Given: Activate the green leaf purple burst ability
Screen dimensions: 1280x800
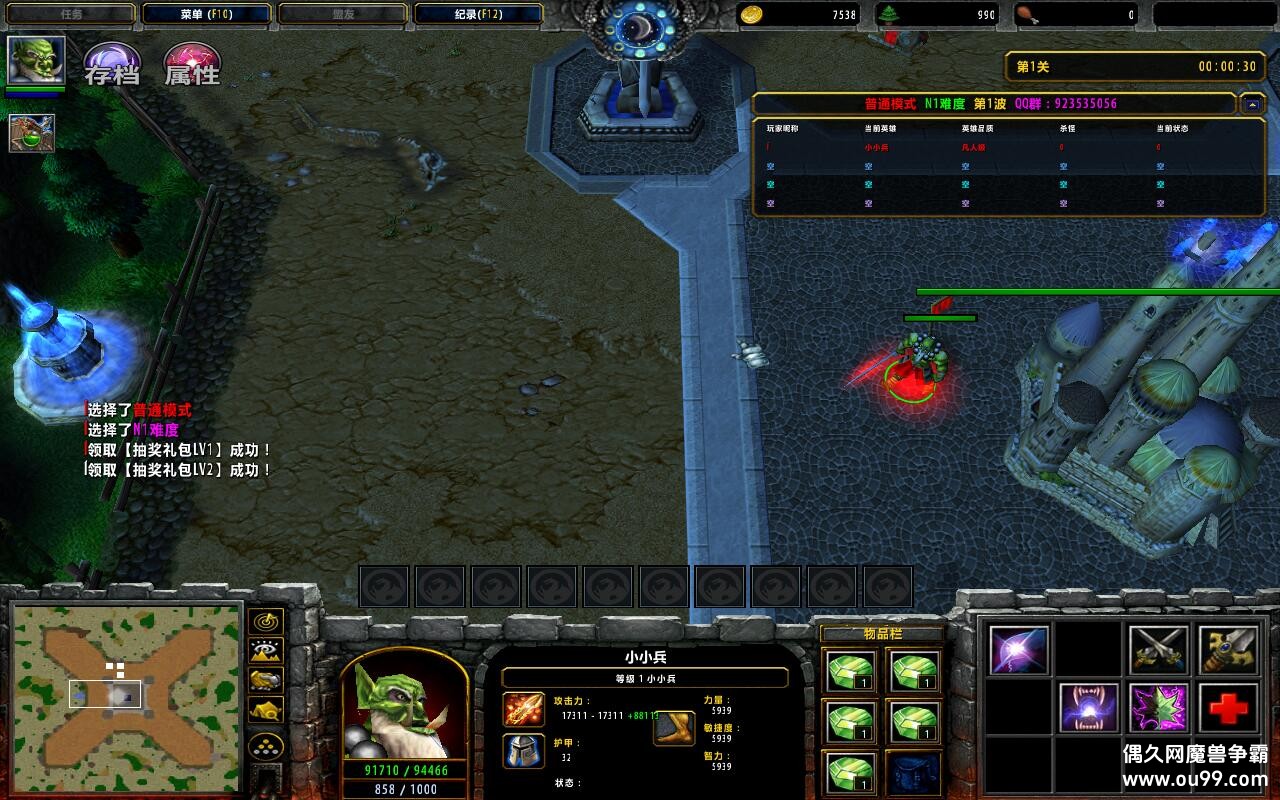Looking at the screenshot, I should (x=1159, y=708).
